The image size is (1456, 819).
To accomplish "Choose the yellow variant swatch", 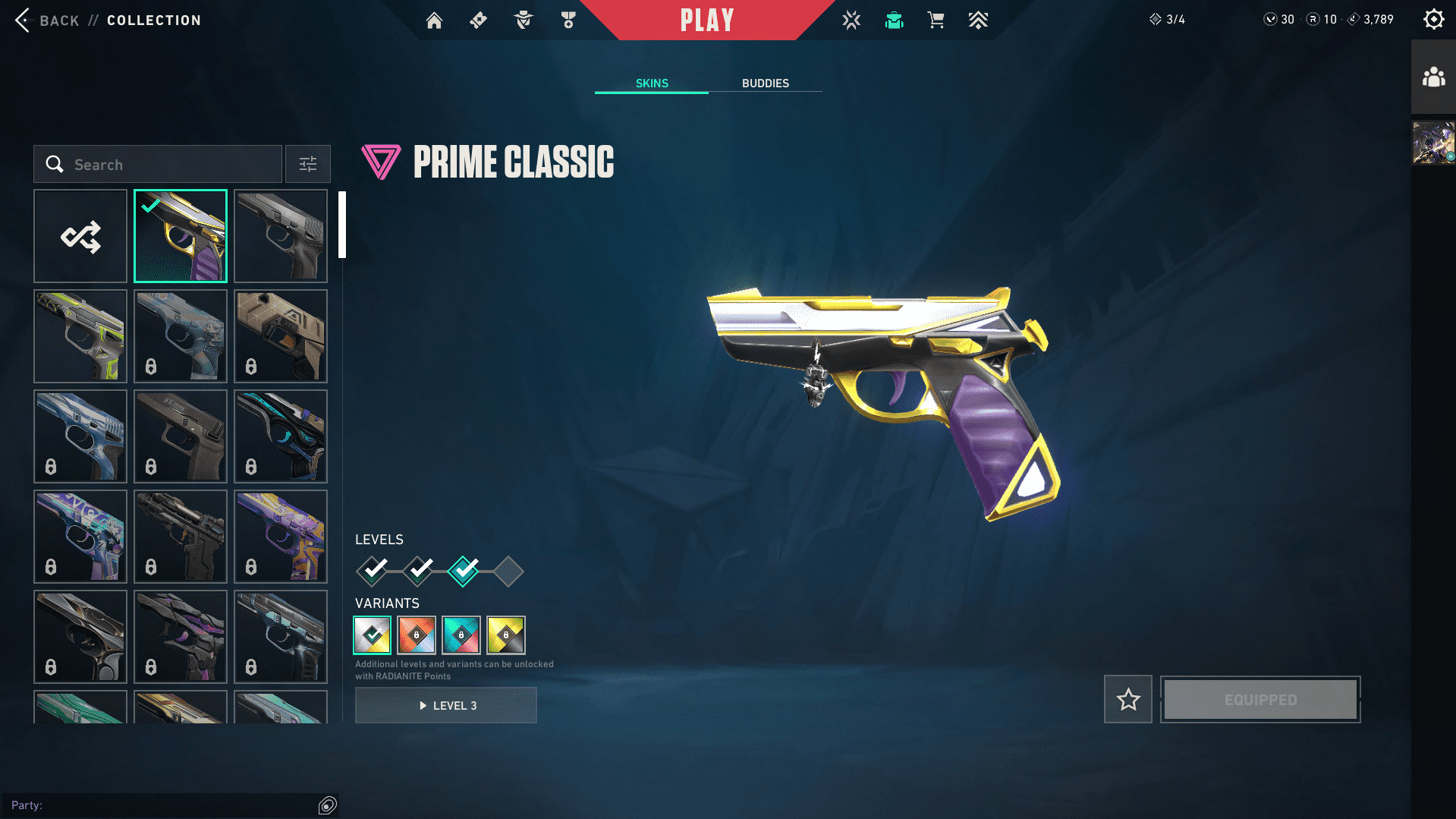I will [506, 635].
